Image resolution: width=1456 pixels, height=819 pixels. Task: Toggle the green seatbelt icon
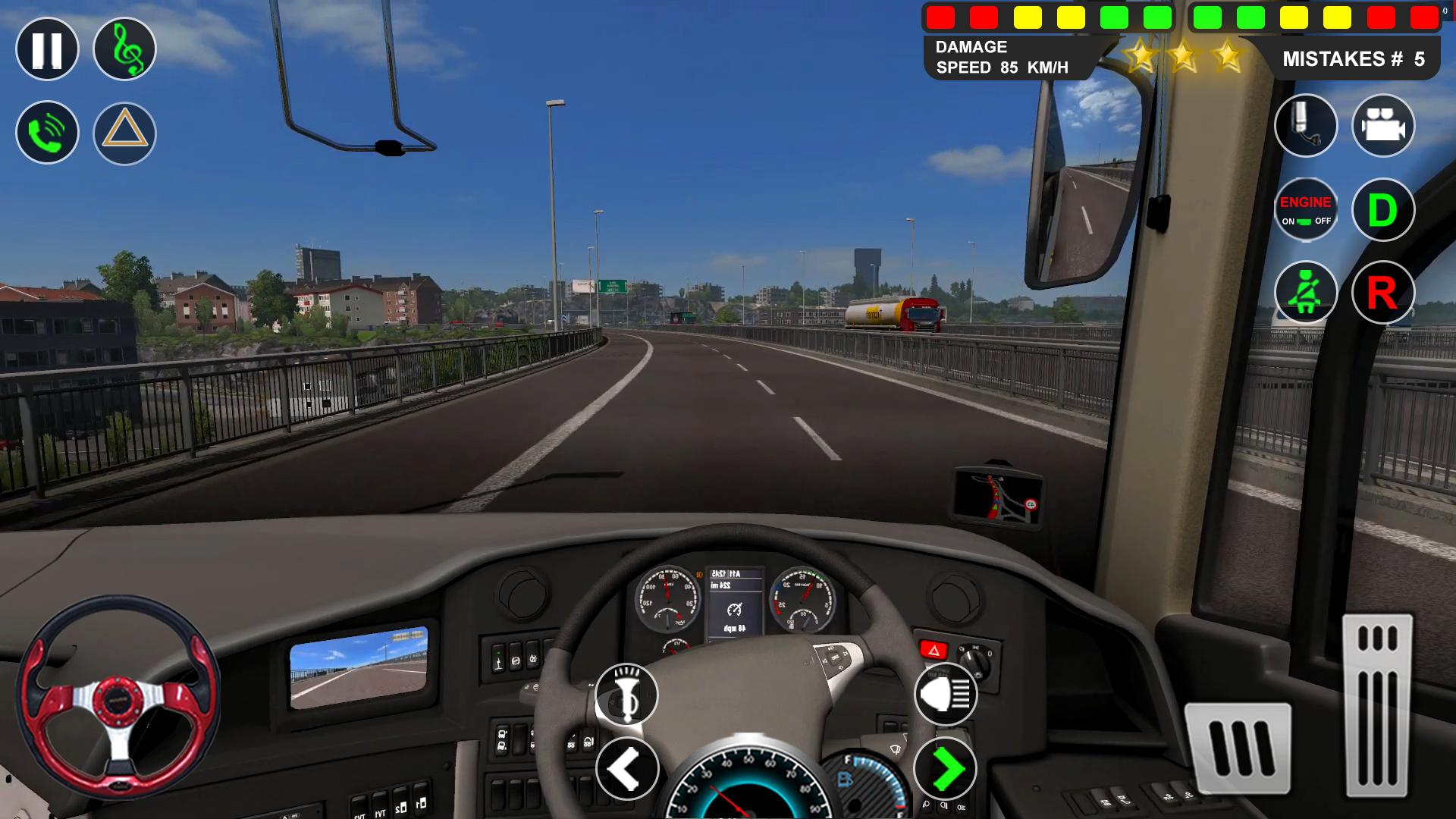pos(1305,293)
